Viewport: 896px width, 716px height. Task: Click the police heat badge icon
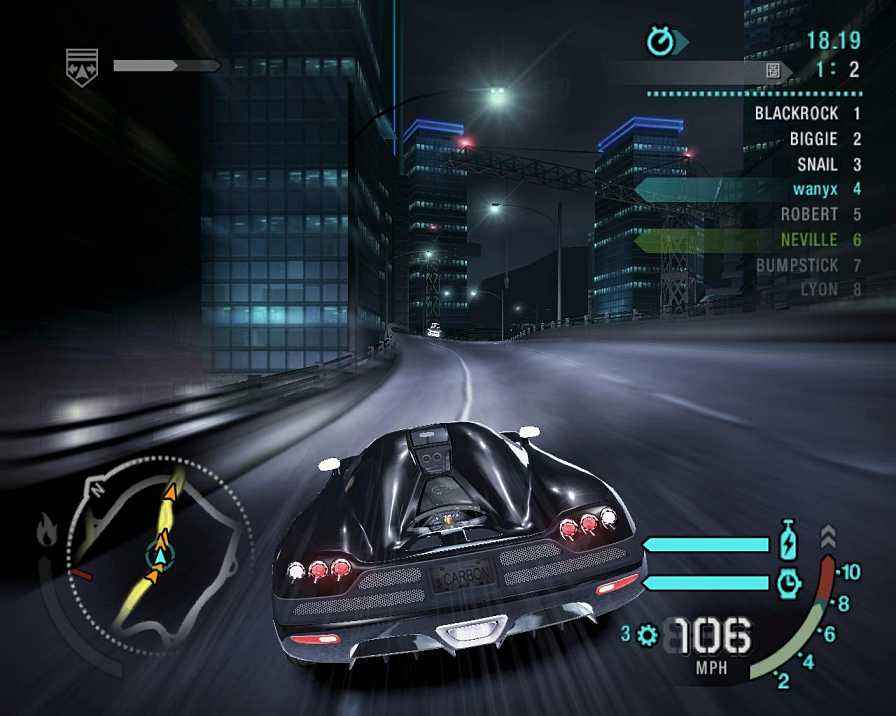(x=82, y=67)
